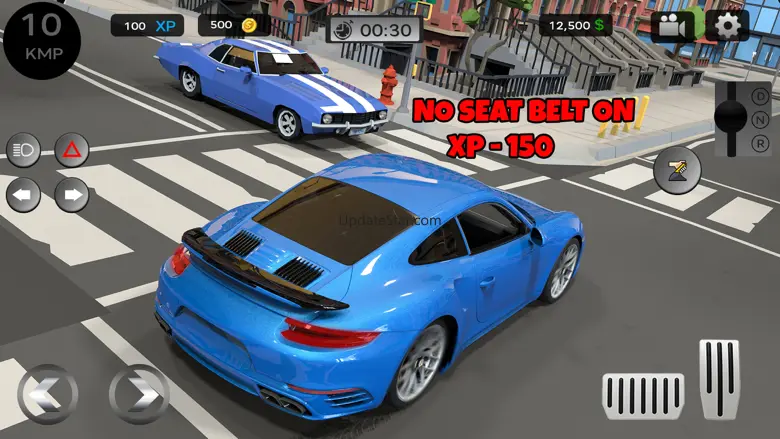Shift the gear selector to D

(762, 95)
